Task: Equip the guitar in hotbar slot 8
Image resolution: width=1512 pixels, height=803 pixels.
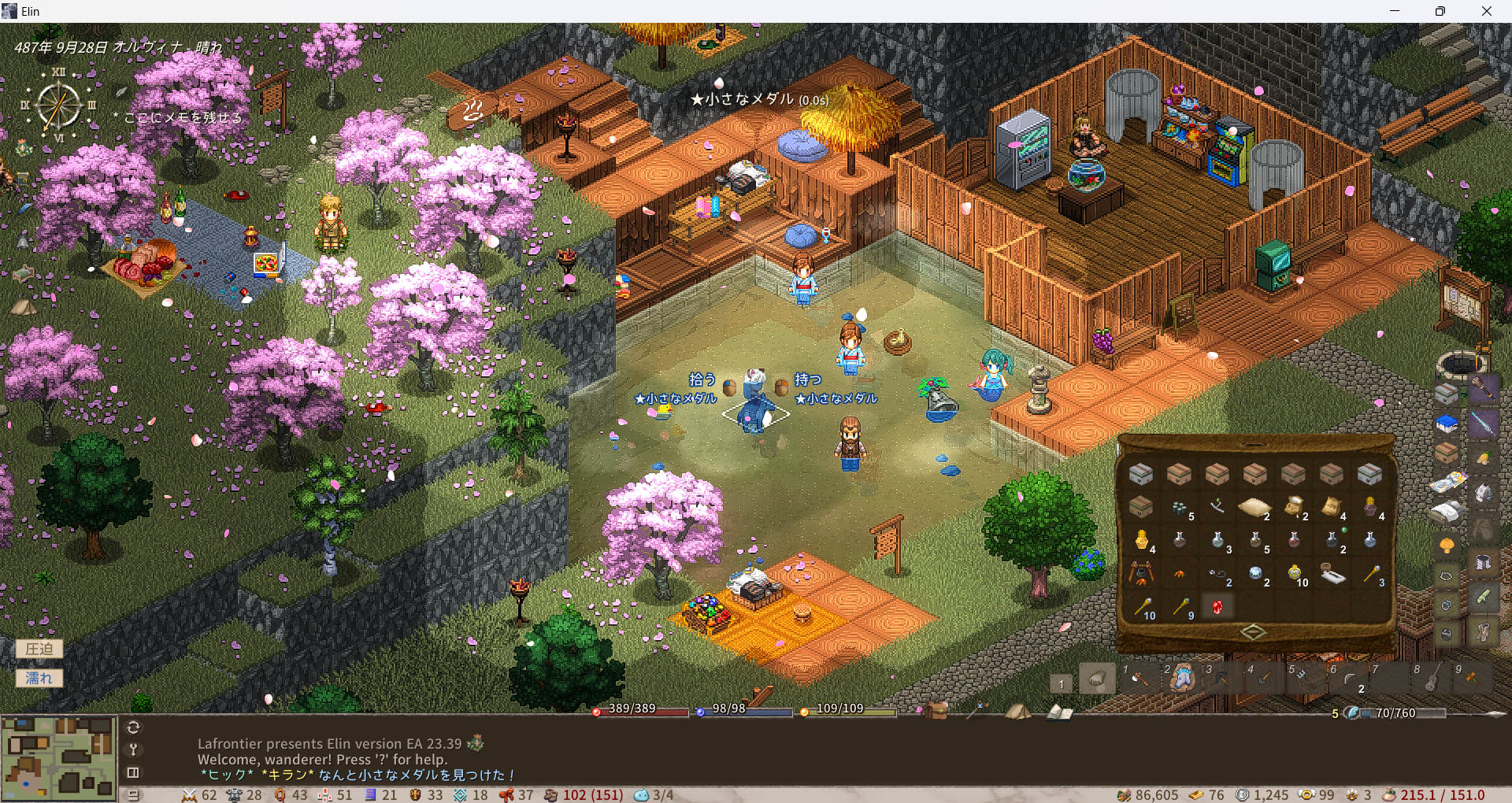Action: [x=1430, y=678]
